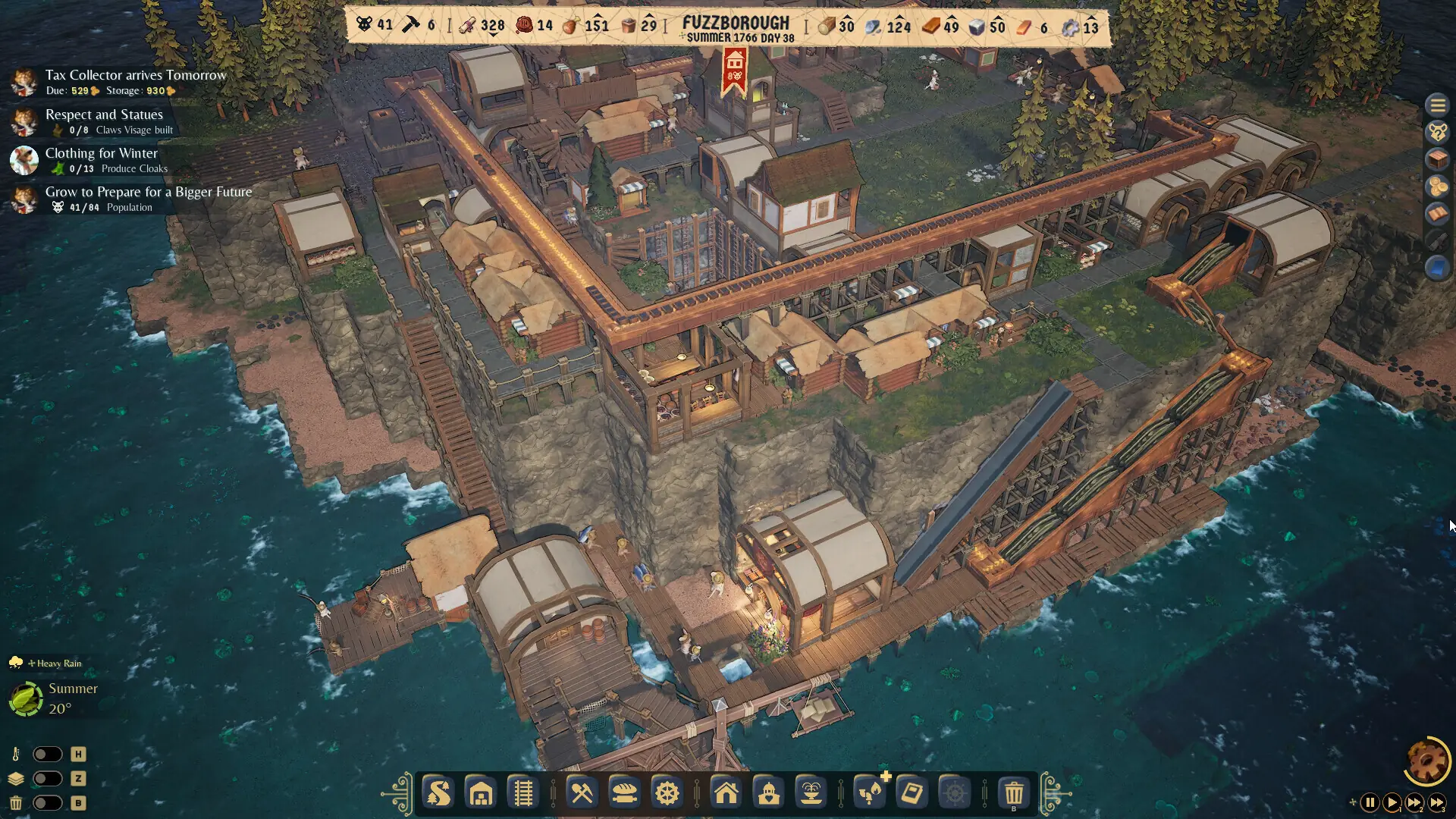The image size is (1456, 819).
Task: Open the Housing build category
Action: pyautogui.click(x=726, y=793)
